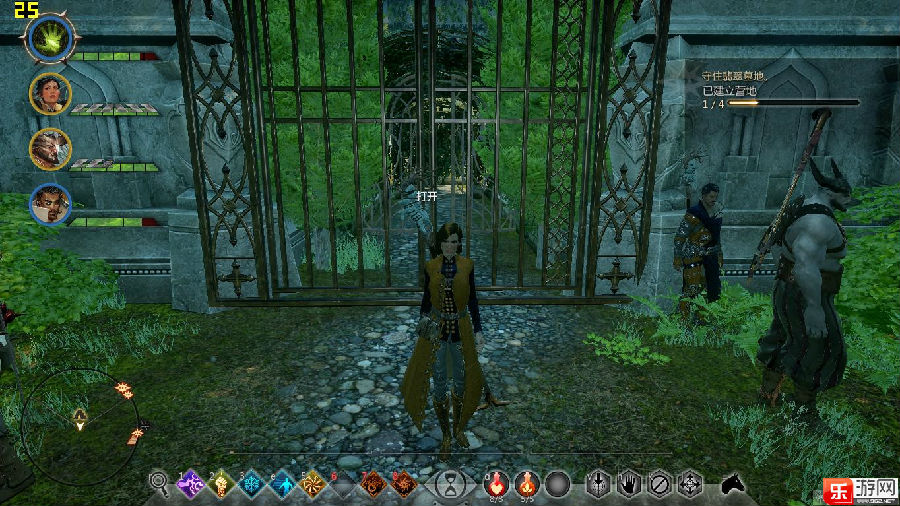Select the horned qunari party portrait

pos(49,148)
